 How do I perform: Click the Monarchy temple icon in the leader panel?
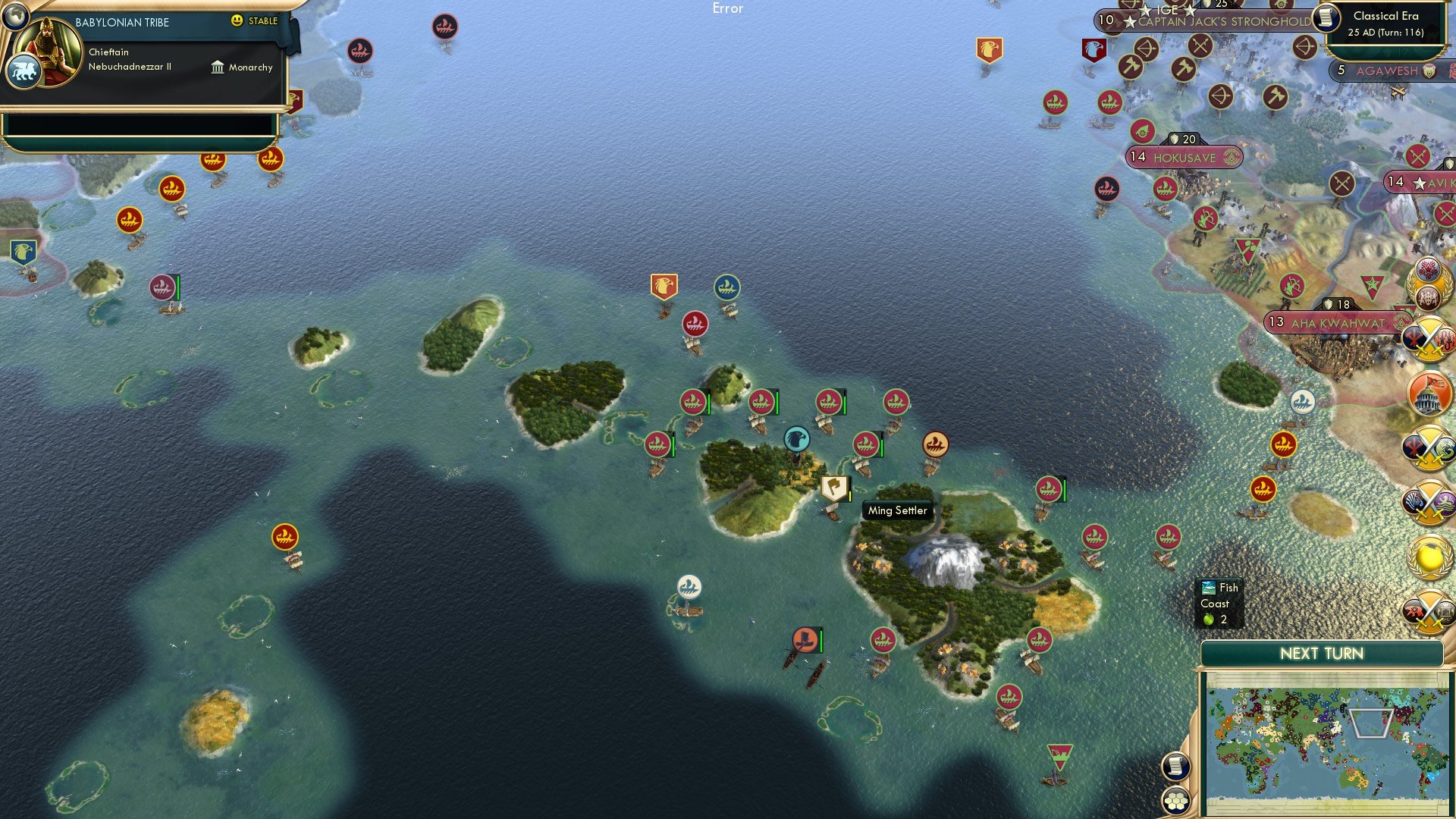pyautogui.click(x=218, y=67)
